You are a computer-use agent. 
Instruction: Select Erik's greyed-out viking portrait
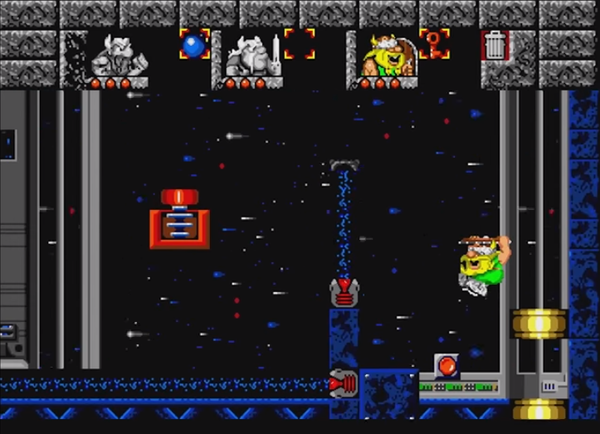point(113,55)
